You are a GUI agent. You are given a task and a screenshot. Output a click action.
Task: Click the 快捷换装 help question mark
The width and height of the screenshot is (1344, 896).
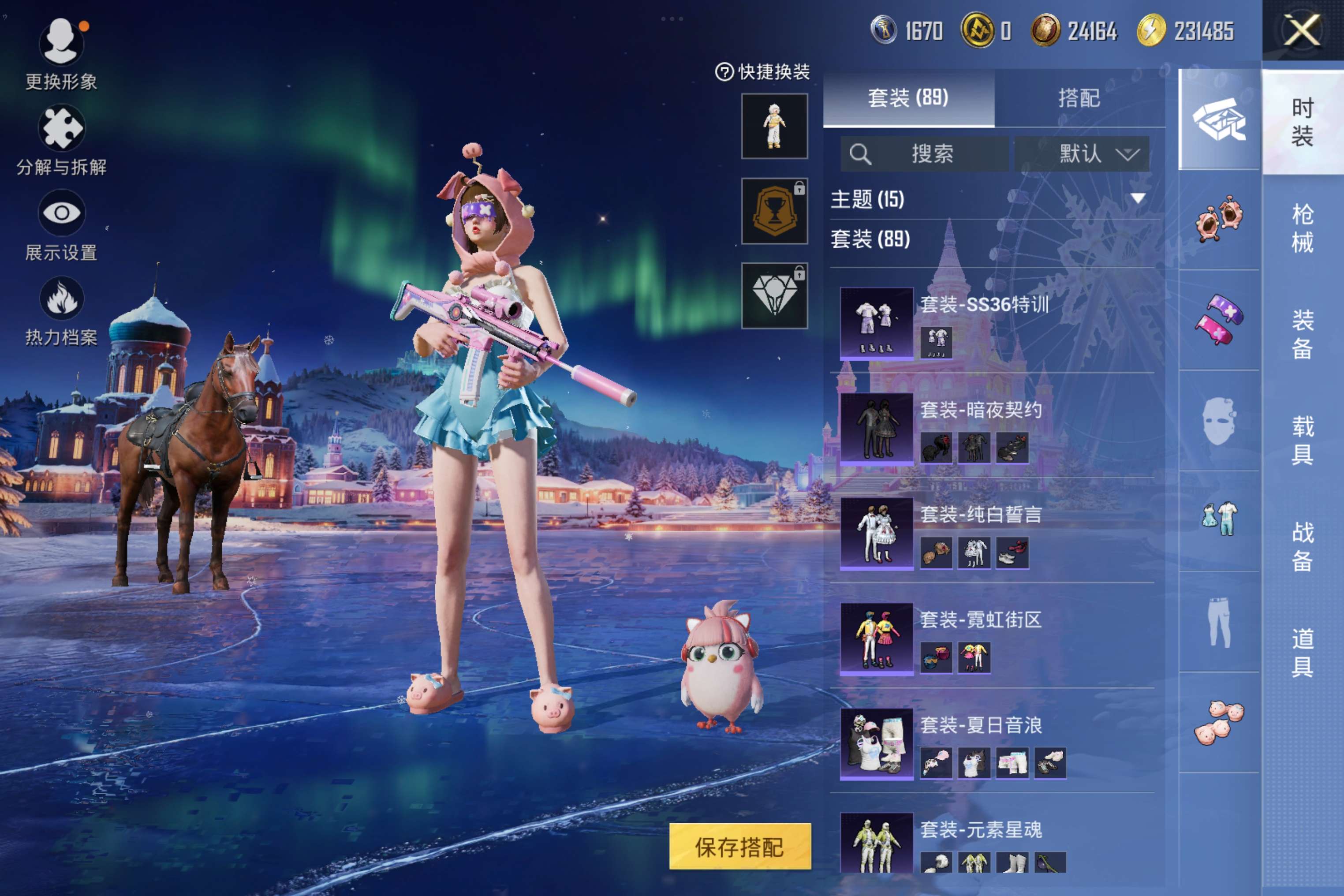point(724,72)
